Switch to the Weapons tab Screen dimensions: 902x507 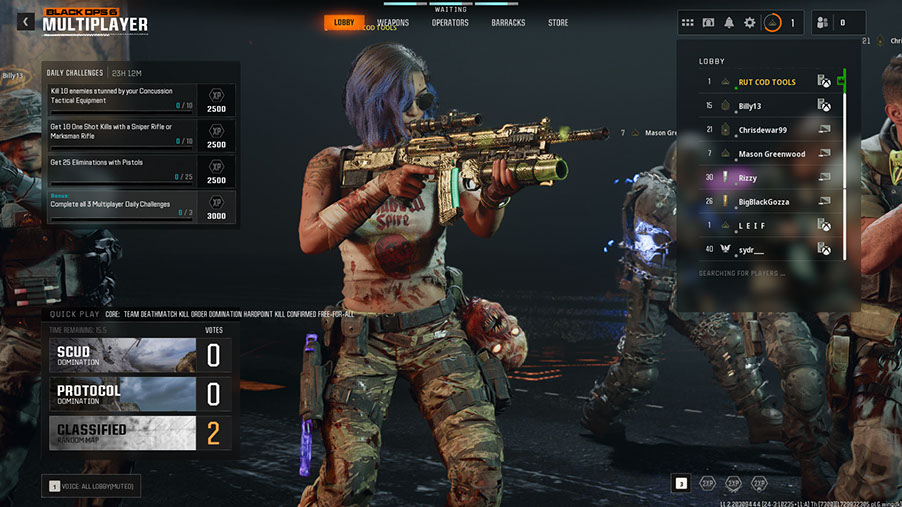(393, 23)
